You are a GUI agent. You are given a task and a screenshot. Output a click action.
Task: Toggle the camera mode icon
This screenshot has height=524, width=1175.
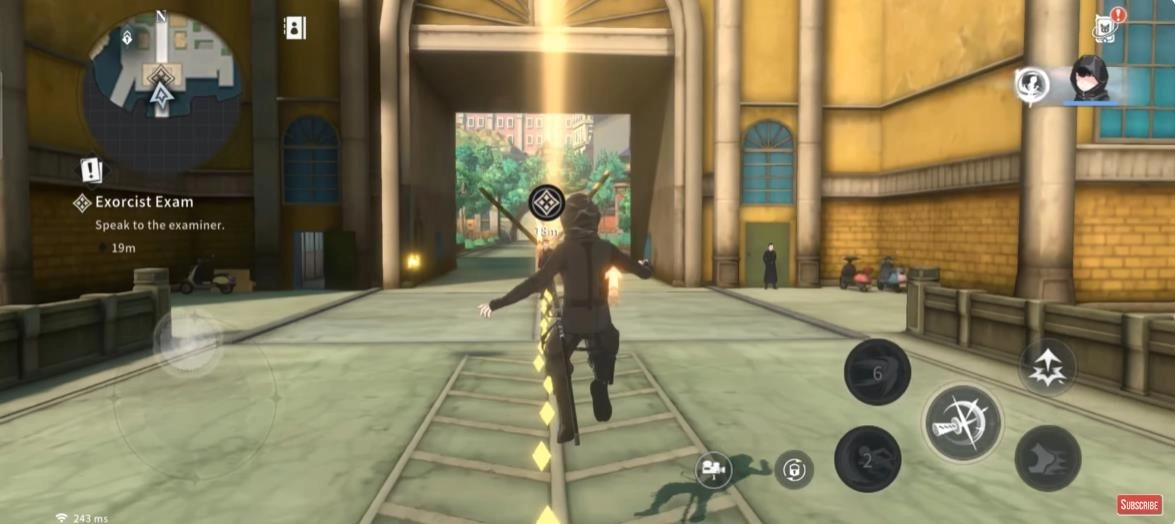point(713,467)
